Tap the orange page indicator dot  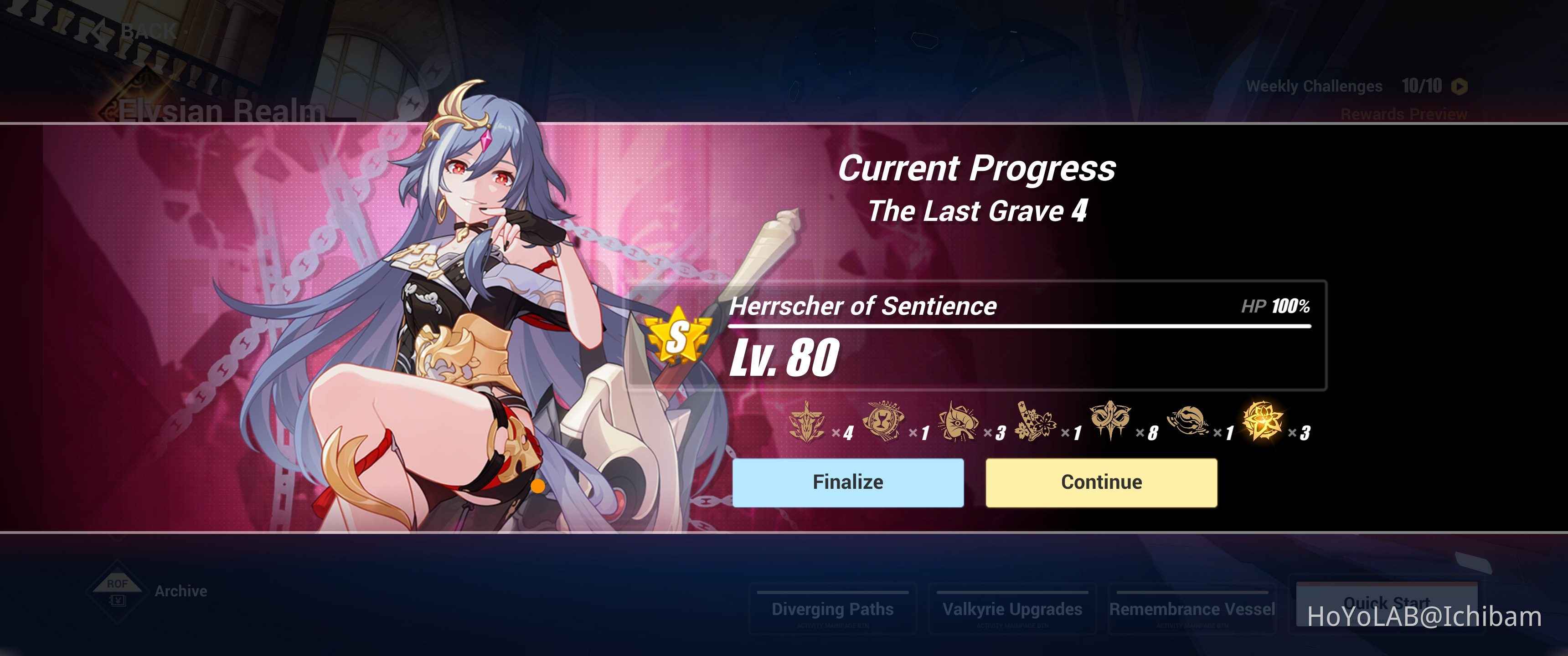point(538,487)
